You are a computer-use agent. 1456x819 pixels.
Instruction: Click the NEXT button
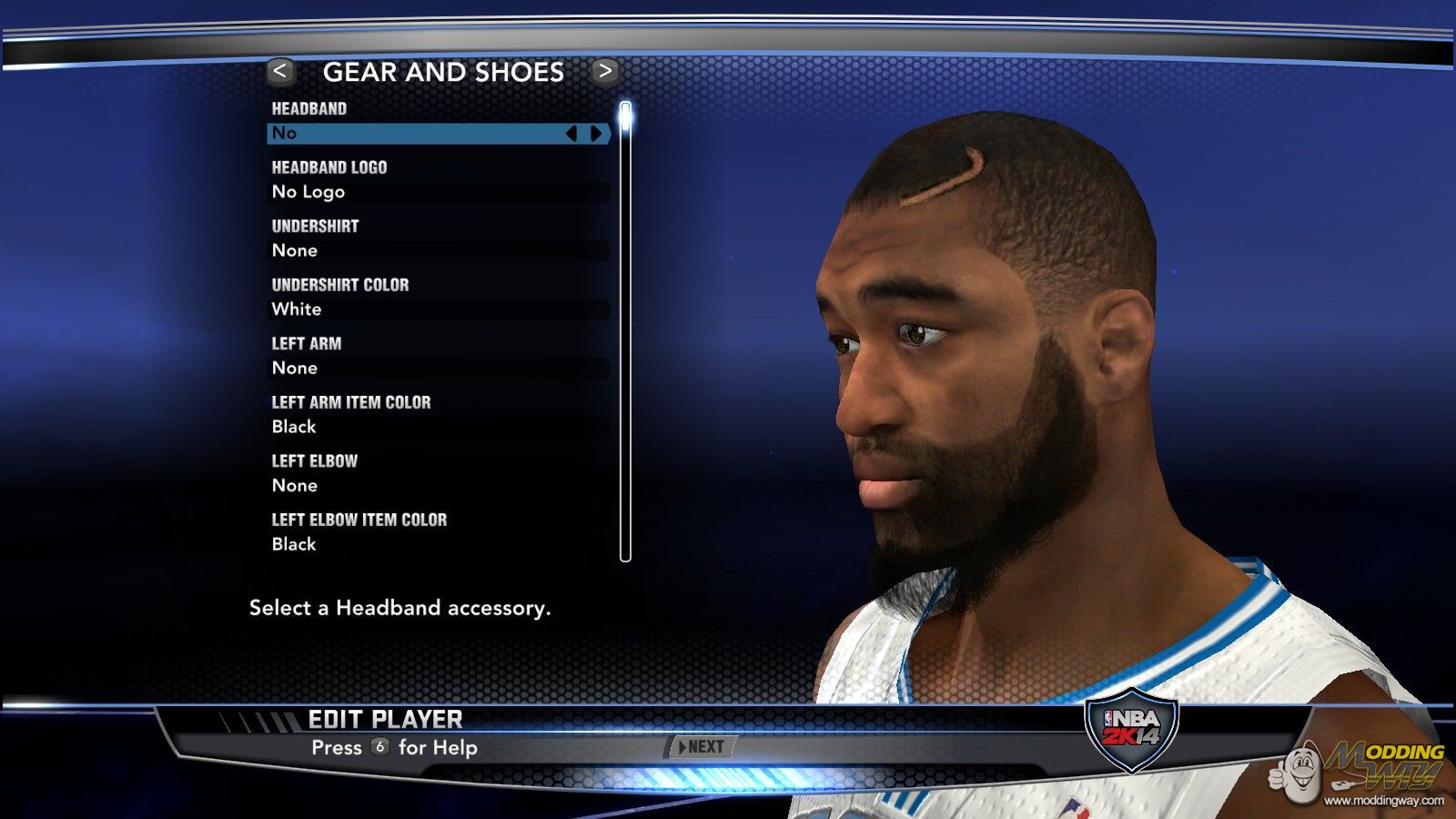click(702, 747)
